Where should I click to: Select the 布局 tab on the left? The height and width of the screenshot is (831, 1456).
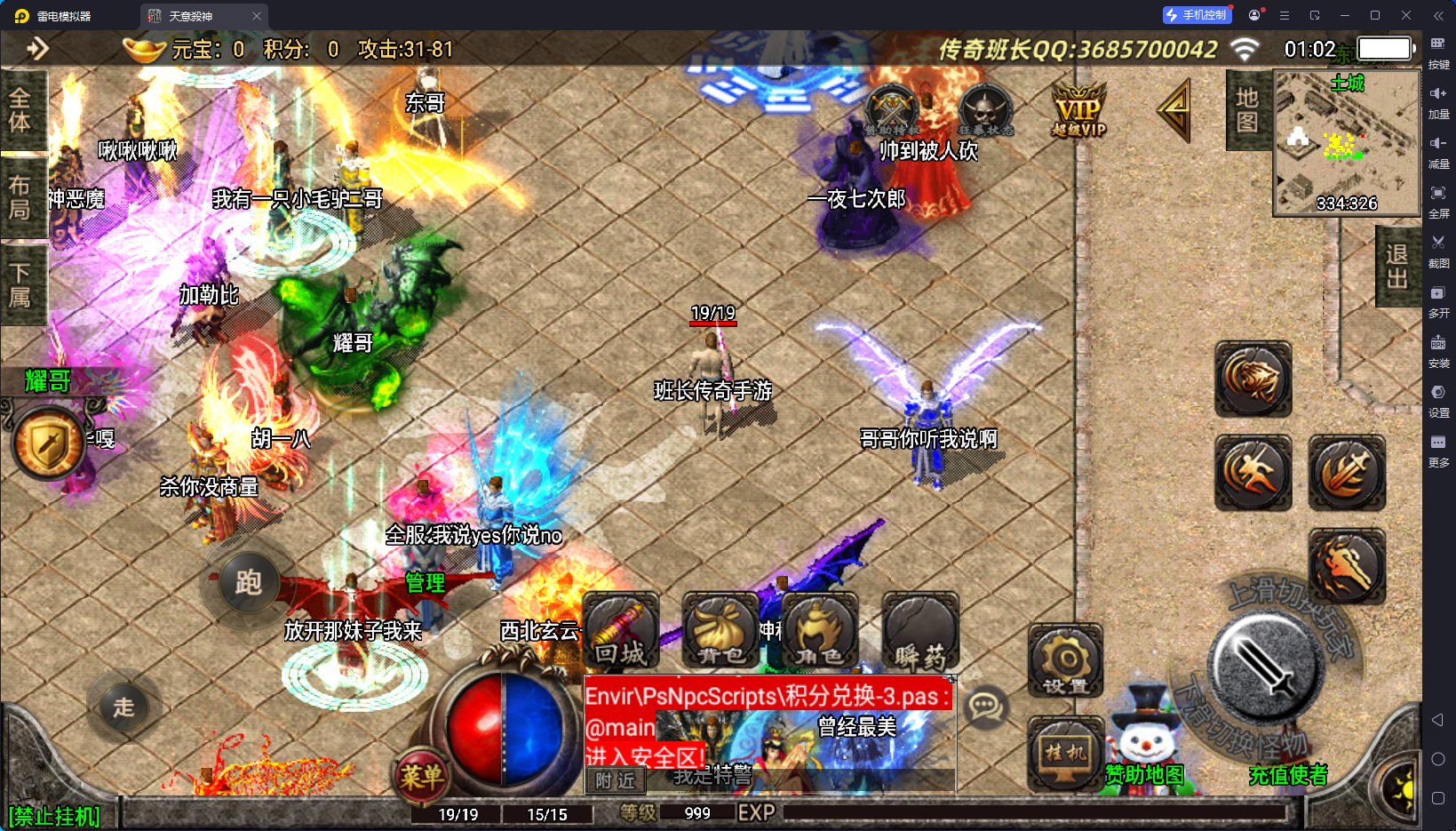tap(20, 197)
